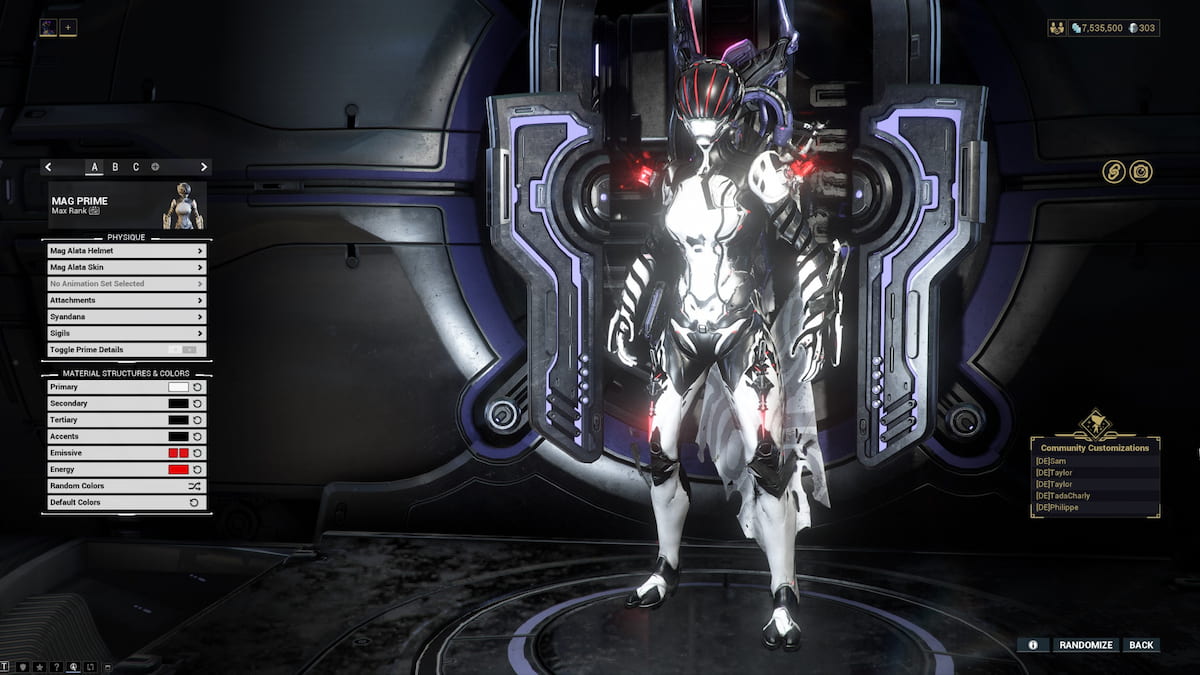The width and height of the screenshot is (1200, 675).
Task: Open the Syandana menu
Action: (x=126, y=316)
